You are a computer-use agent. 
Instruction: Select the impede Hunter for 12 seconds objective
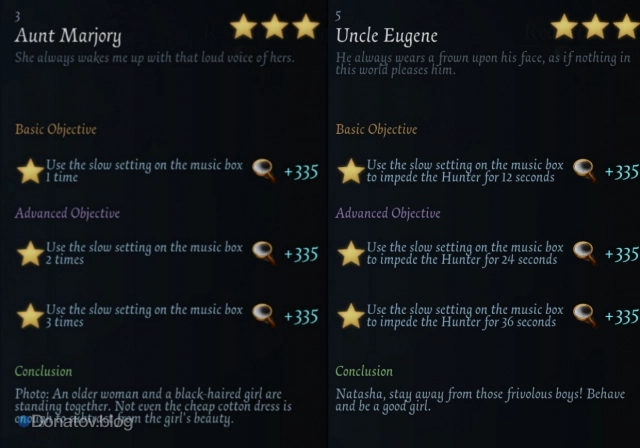[x=465, y=171]
